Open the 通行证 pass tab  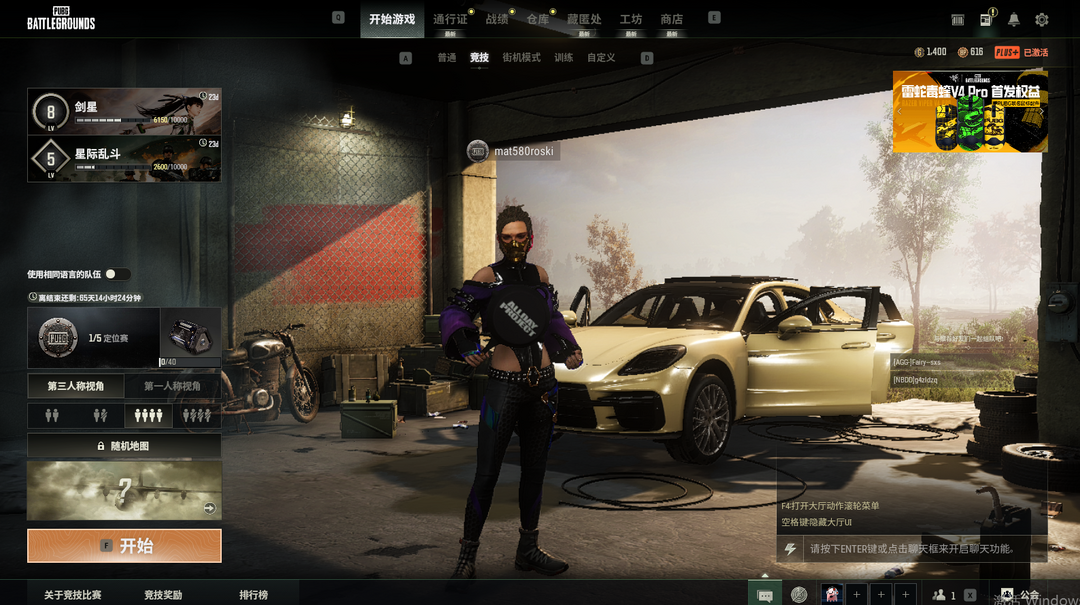coord(450,19)
